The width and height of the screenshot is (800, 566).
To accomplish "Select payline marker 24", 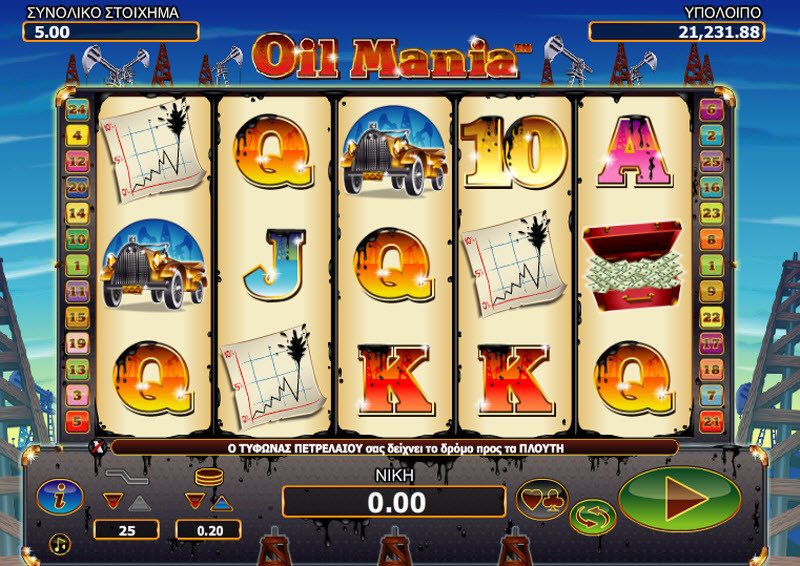I will pyautogui.click(x=77, y=109).
